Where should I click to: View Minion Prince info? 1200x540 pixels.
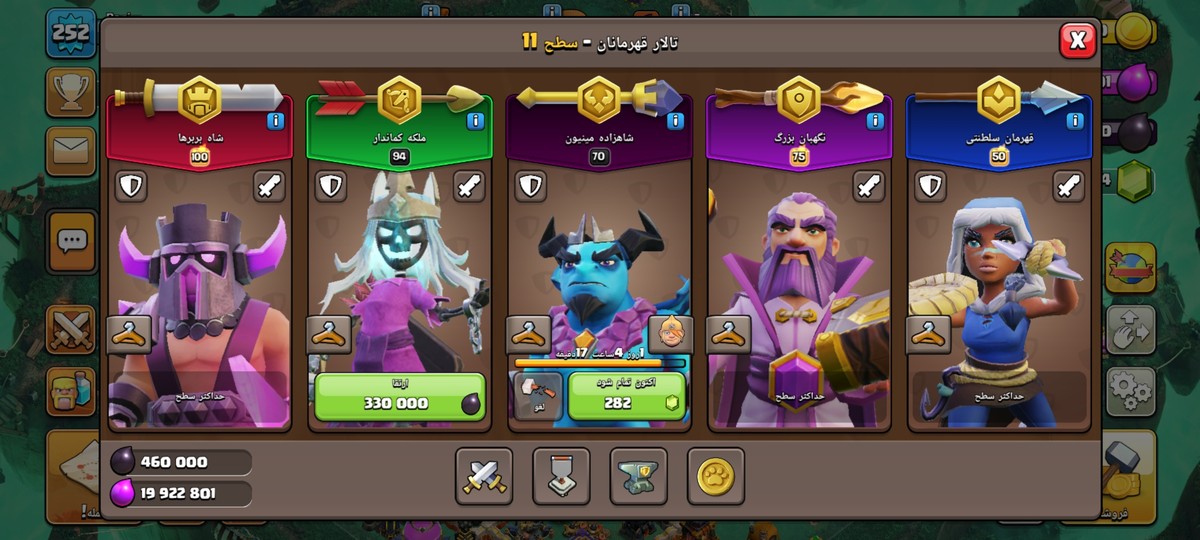[x=675, y=122]
